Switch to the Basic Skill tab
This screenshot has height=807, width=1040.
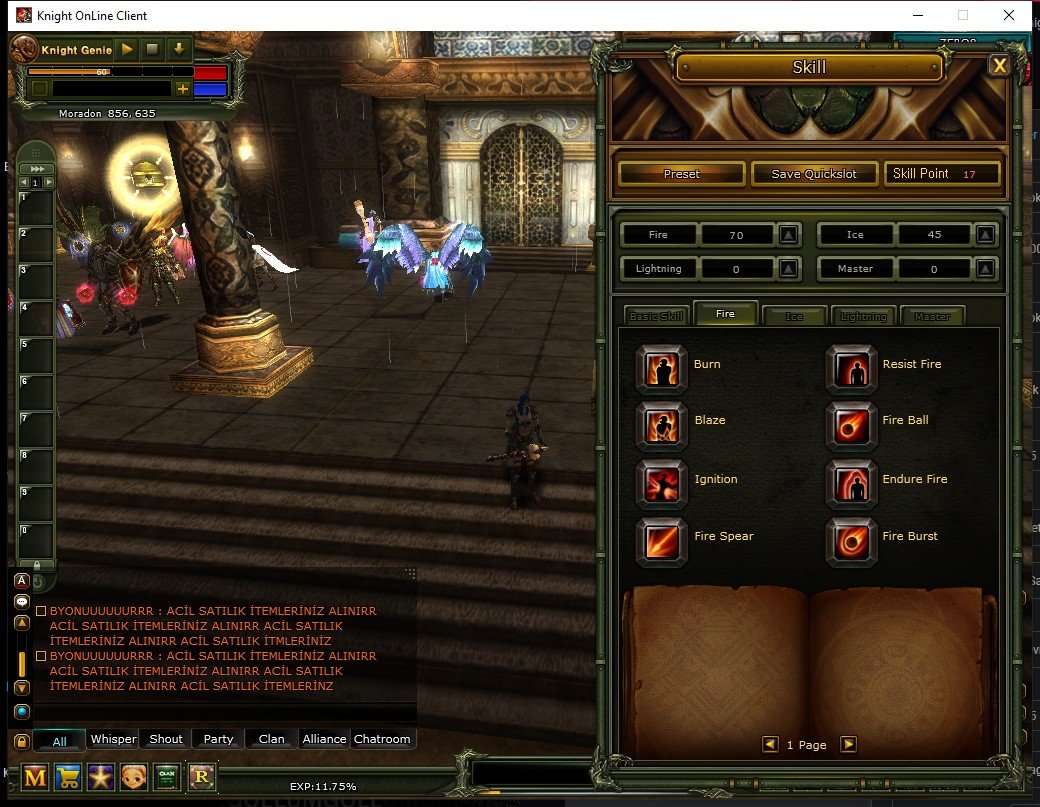[655, 316]
